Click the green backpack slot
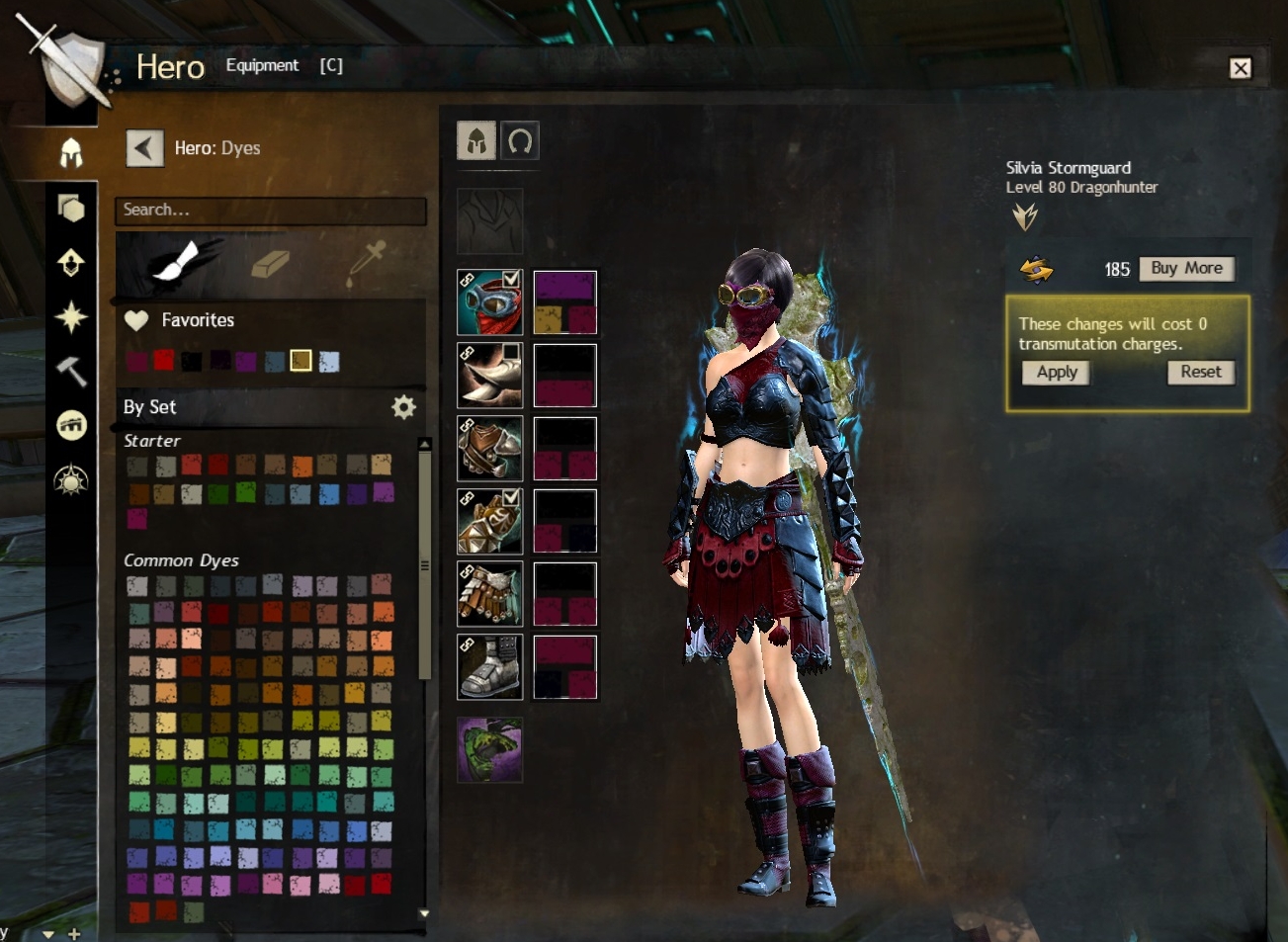The image size is (1288, 942). click(x=489, y=750)
